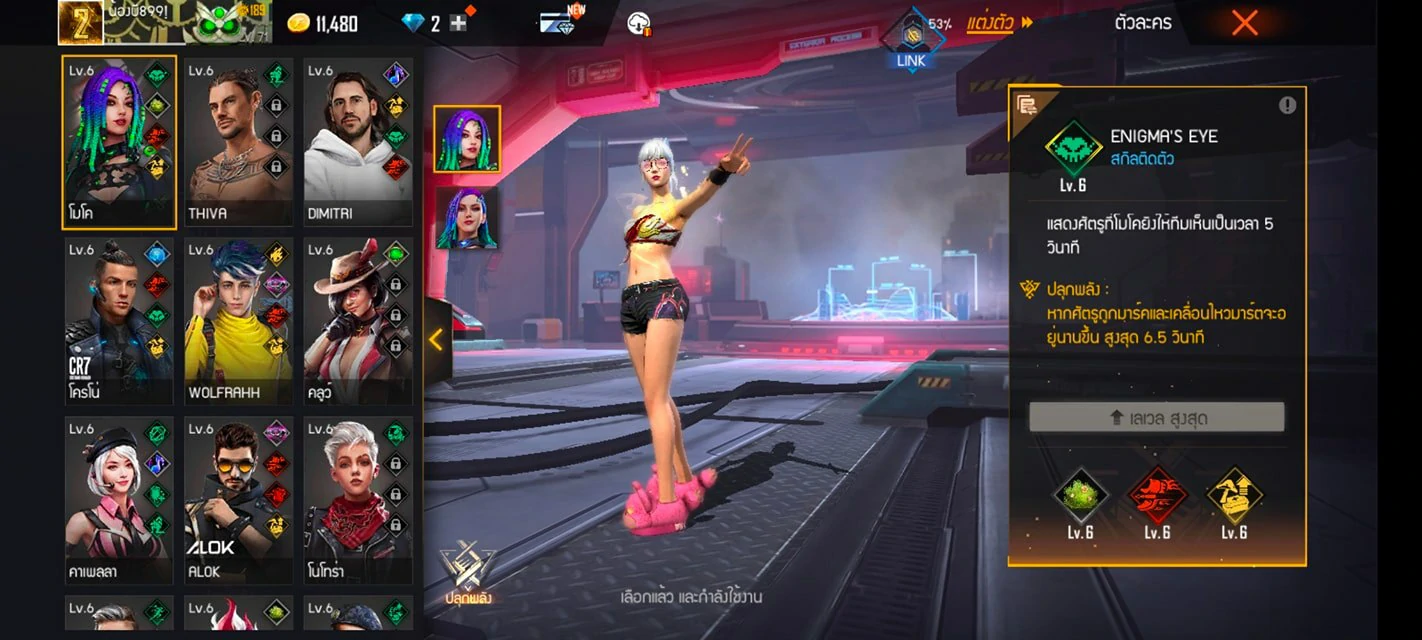Image resolution: width=1422 pixels, height=640 pixels.
Task: Select the Moco character card
Action: (x=119, y=141)
